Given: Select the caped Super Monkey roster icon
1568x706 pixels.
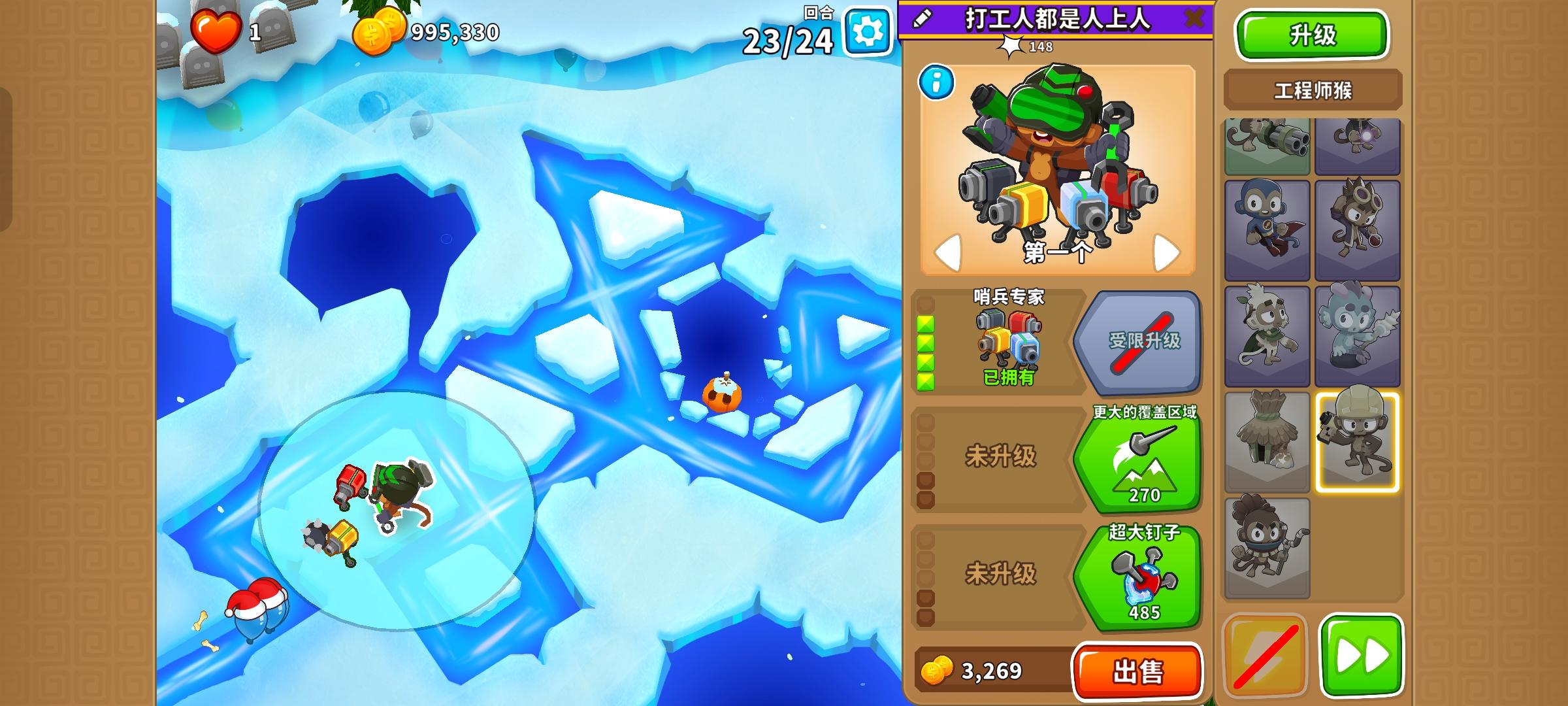Looking at the screenshot, I should 1266,230.
